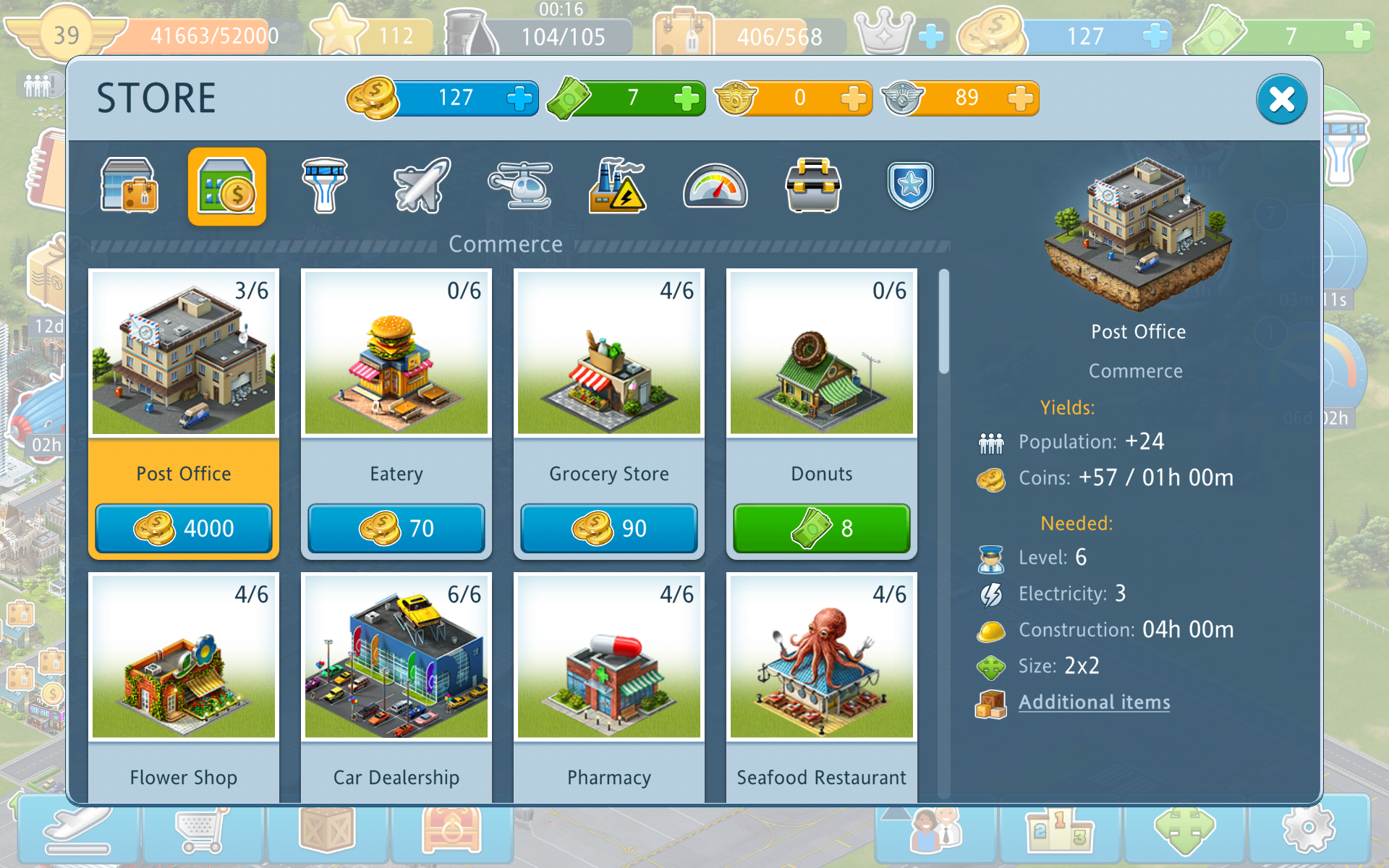The width and height of the screenshot is (1389, 868).
Task: Open the gauge meter category tab
Action: (x=715, y=187)
